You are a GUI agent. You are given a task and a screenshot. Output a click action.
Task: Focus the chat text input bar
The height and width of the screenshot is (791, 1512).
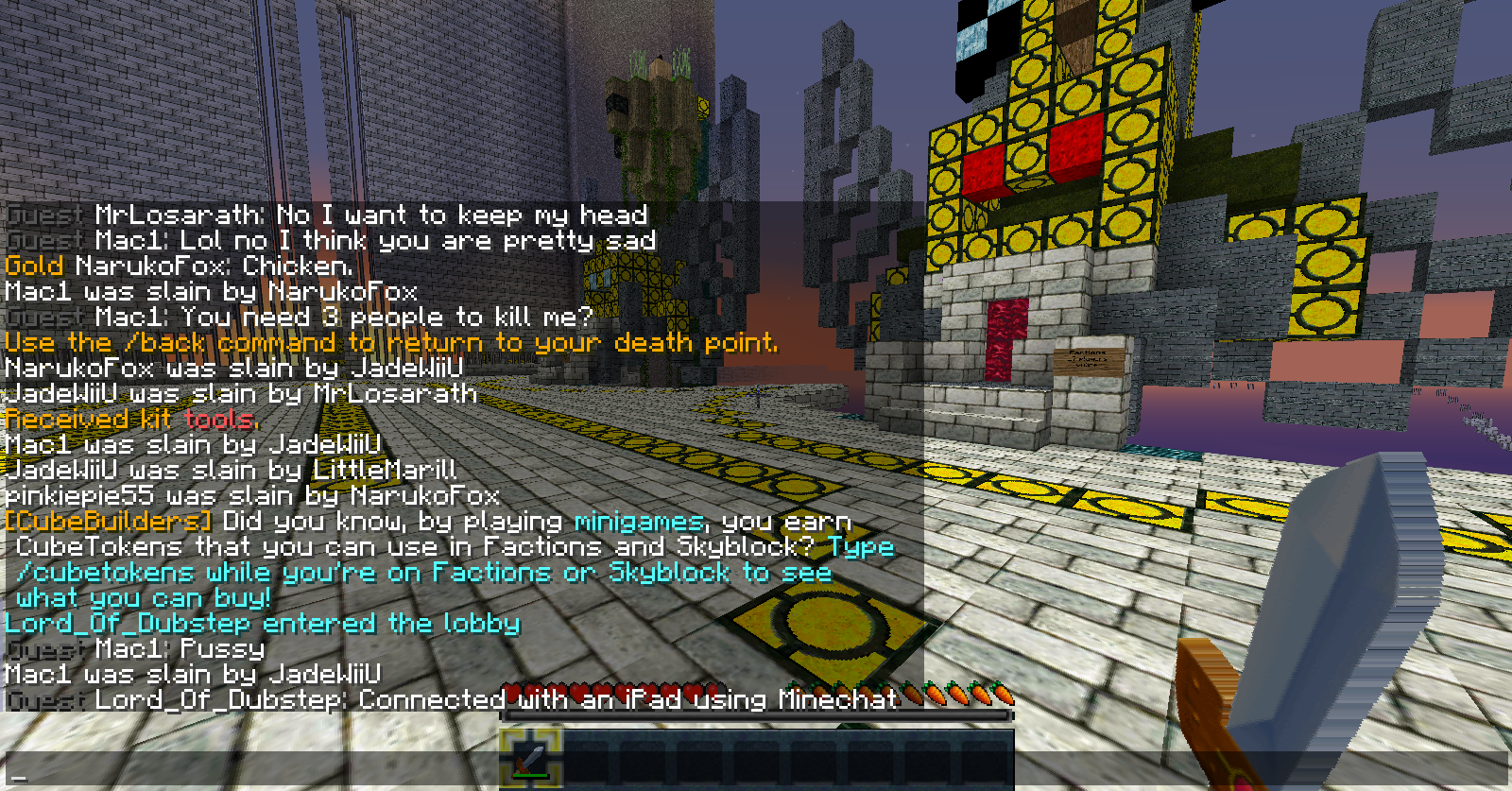[756, 775]
